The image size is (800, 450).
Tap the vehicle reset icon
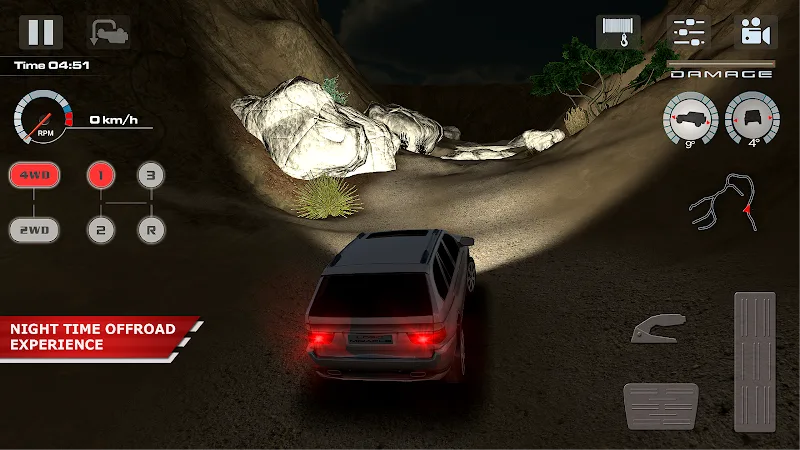[x=107, y=32]
